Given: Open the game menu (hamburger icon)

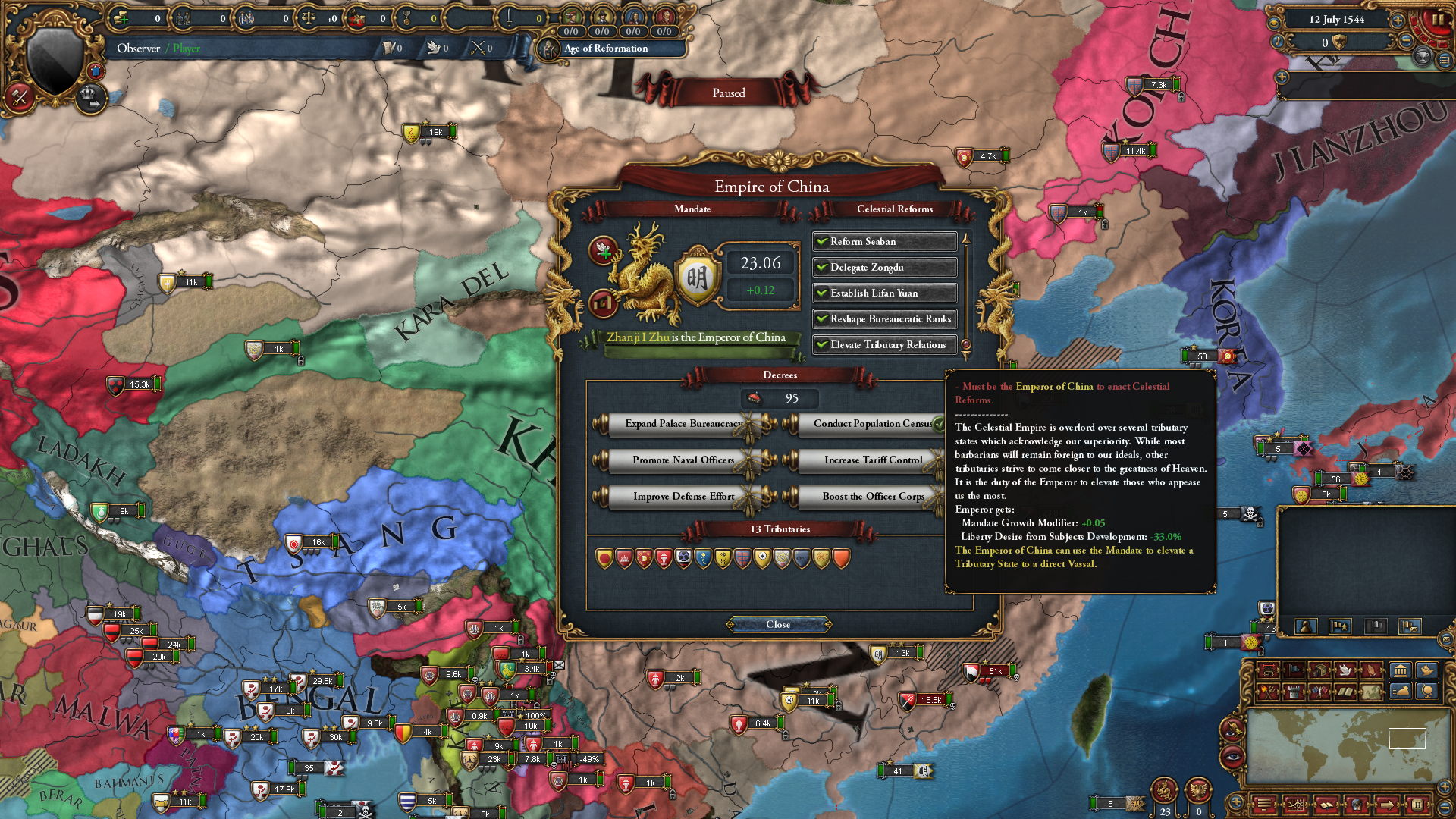Looking at the screenshot, I should tap(1263, 805).
